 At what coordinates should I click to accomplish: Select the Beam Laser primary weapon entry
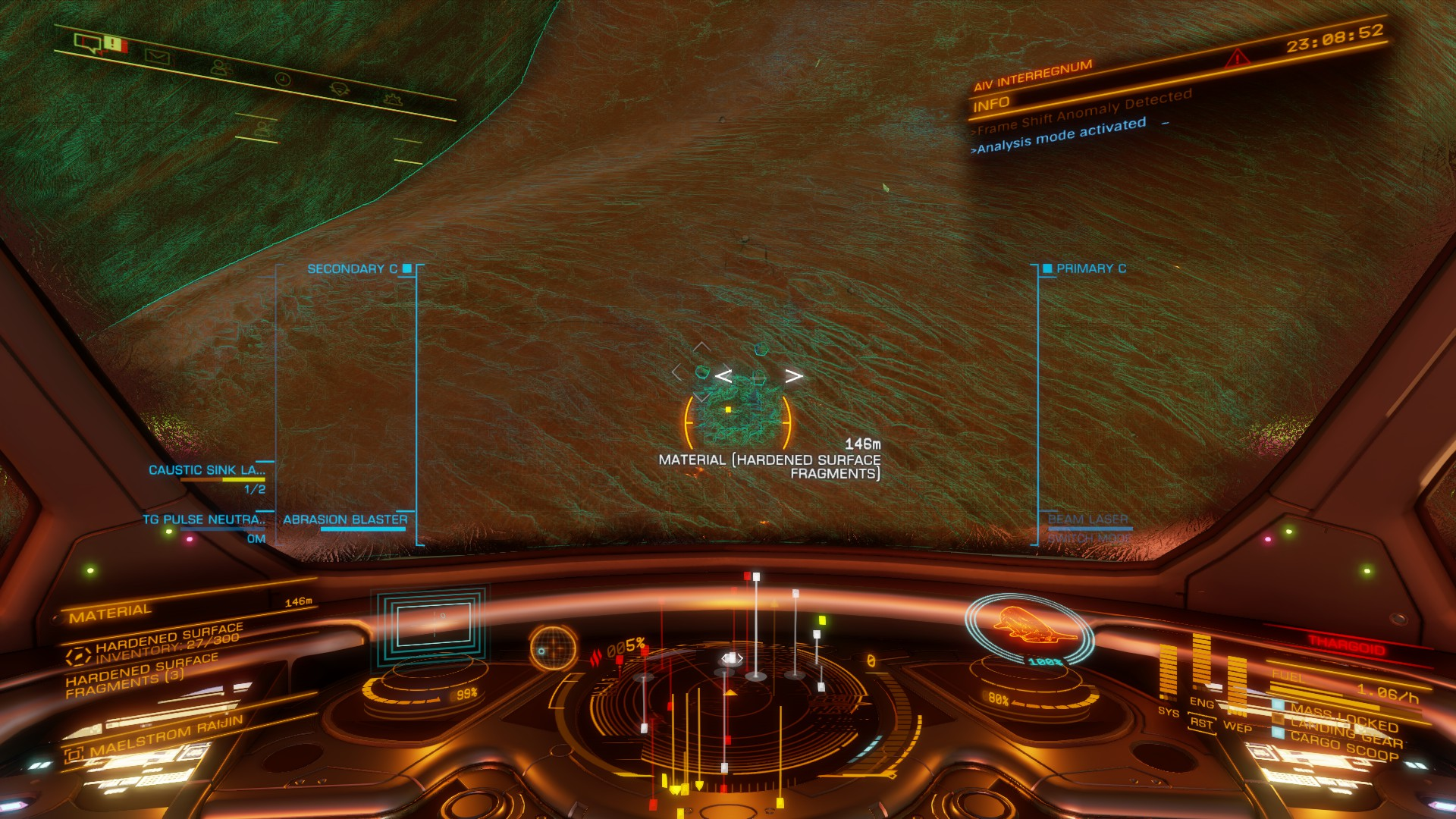click(x=1087, y=520)
